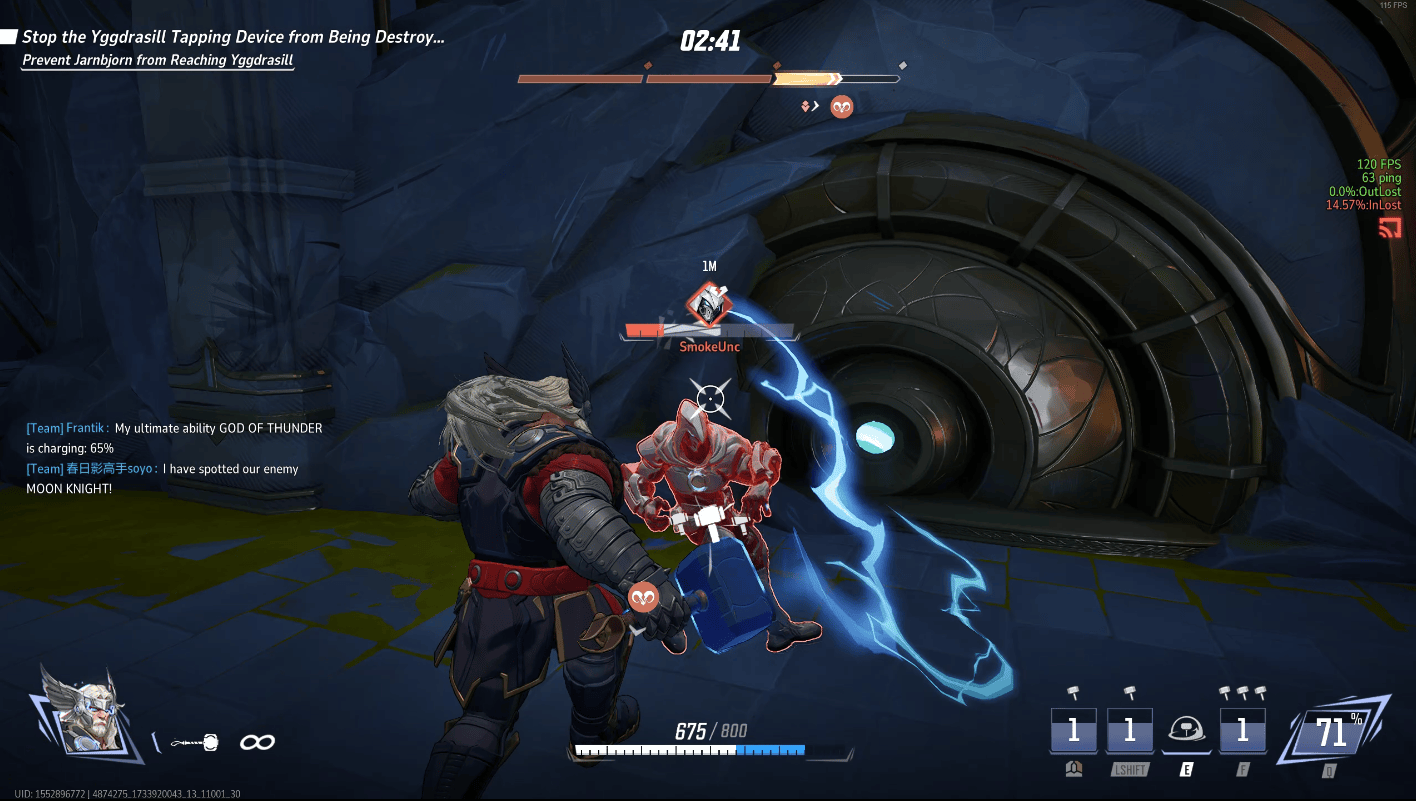Expand the Prevent Jarnbjorn from Reaching Yggdrasill subtask

pyautogui.click(x=157, y=60)
